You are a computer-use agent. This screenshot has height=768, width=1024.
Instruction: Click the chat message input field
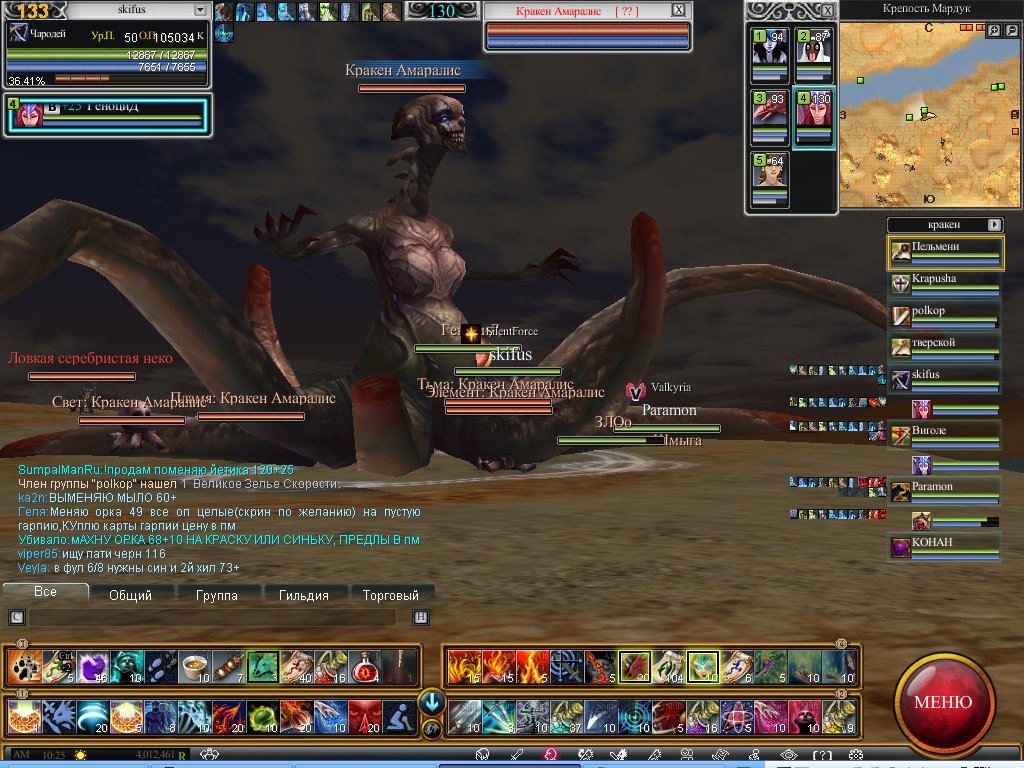pyautogui.click(x=210, y=617)
